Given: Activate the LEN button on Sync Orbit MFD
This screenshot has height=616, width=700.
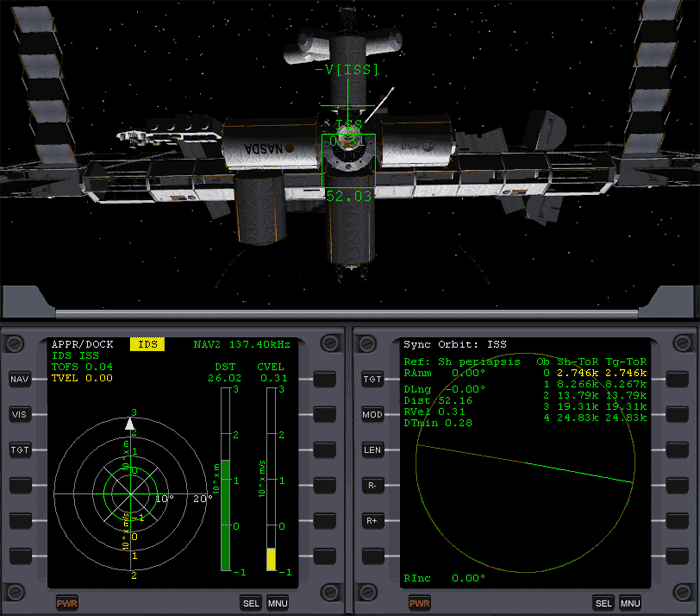Looking at the screenshot, I should (x=373, y=450).
